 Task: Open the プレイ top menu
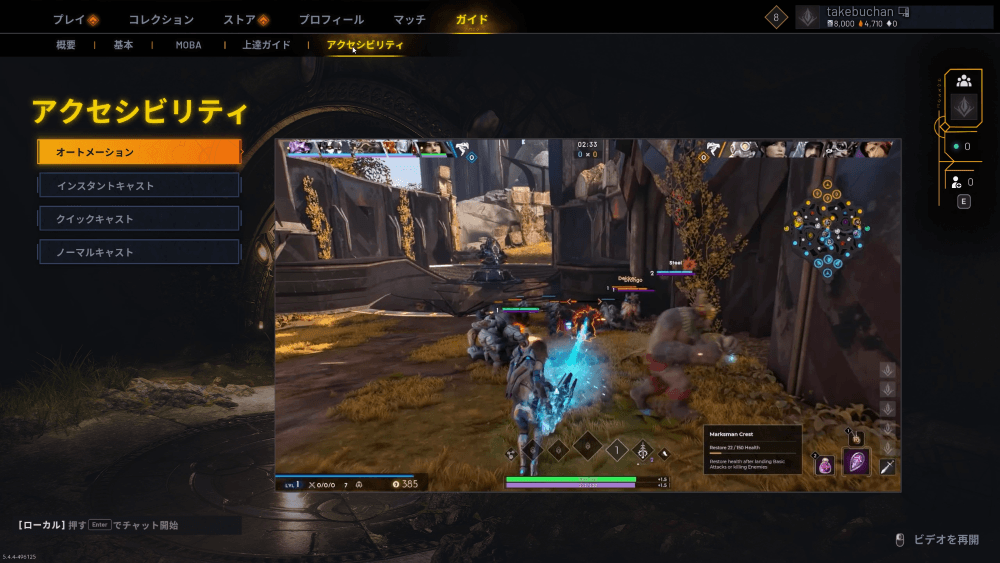[x=74, y=19]
